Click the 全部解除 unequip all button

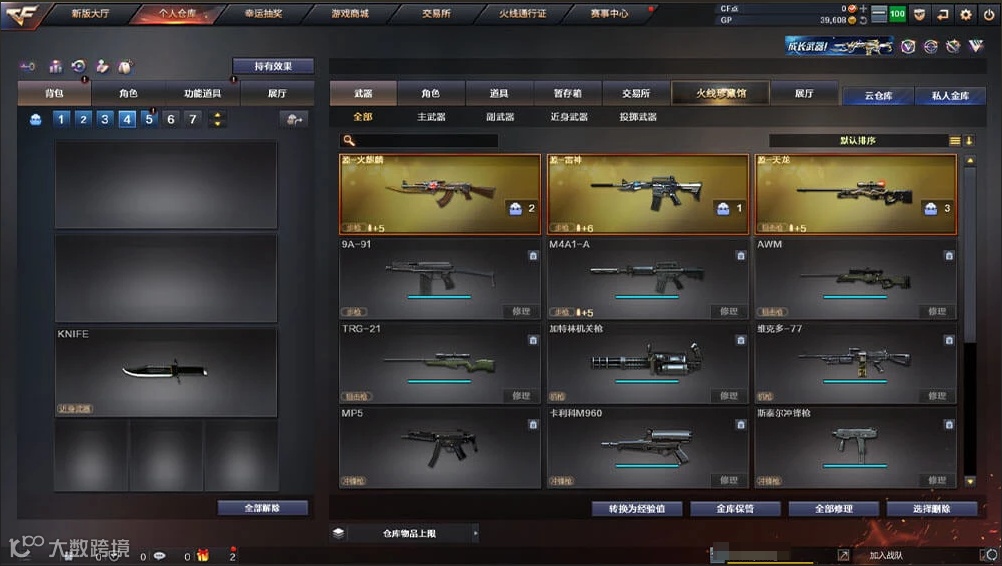262,508
